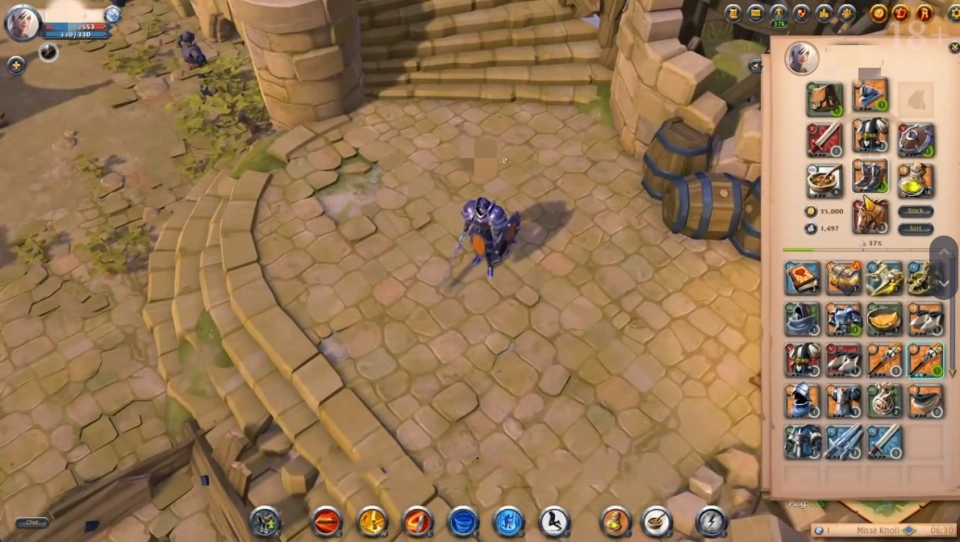960x542 pixels.
Task: Select the equipped red sword weapon slot
Action: [x=824, y=138]
